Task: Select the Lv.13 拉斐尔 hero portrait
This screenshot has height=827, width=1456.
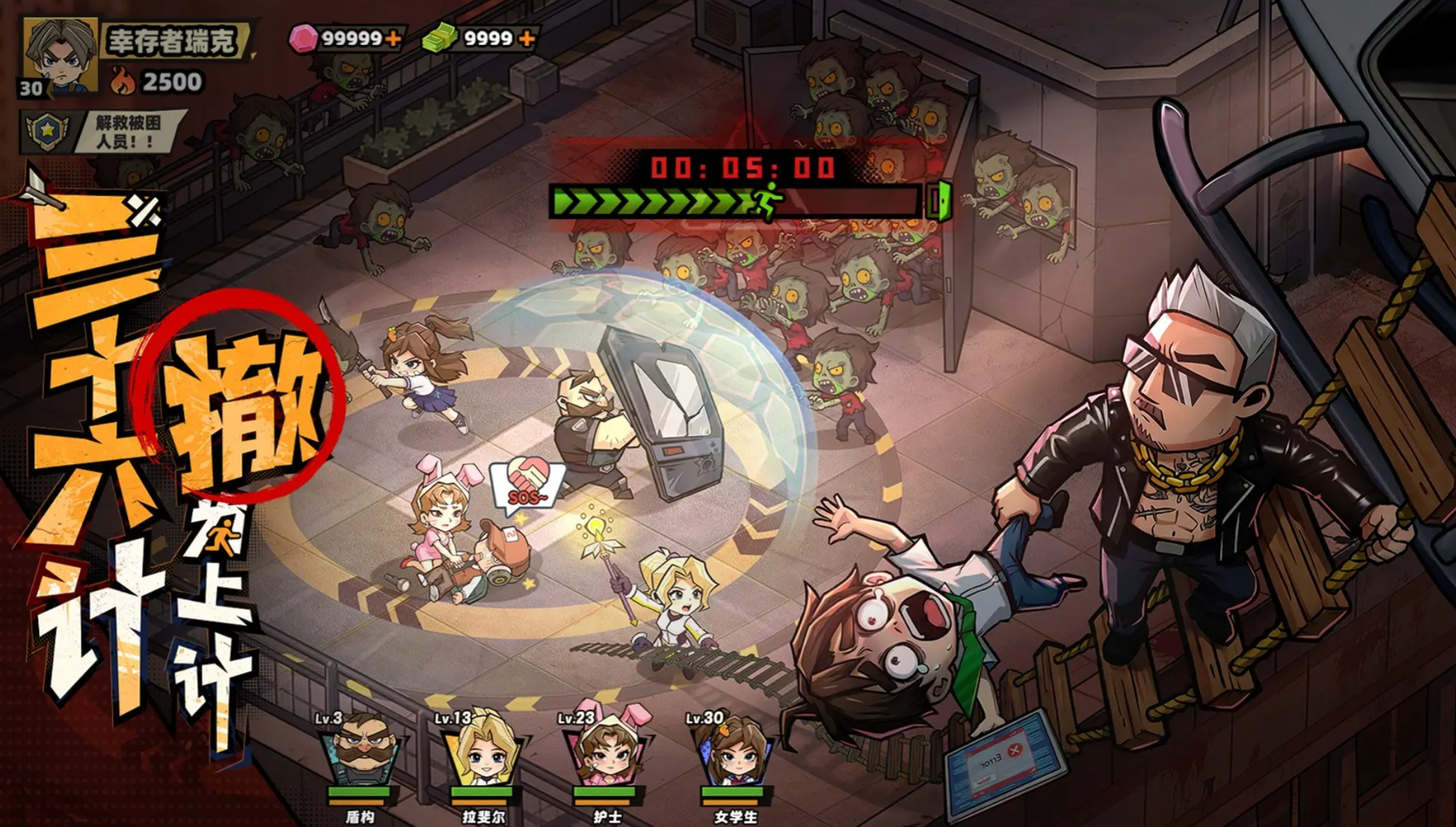Action: tap(484, 752)
